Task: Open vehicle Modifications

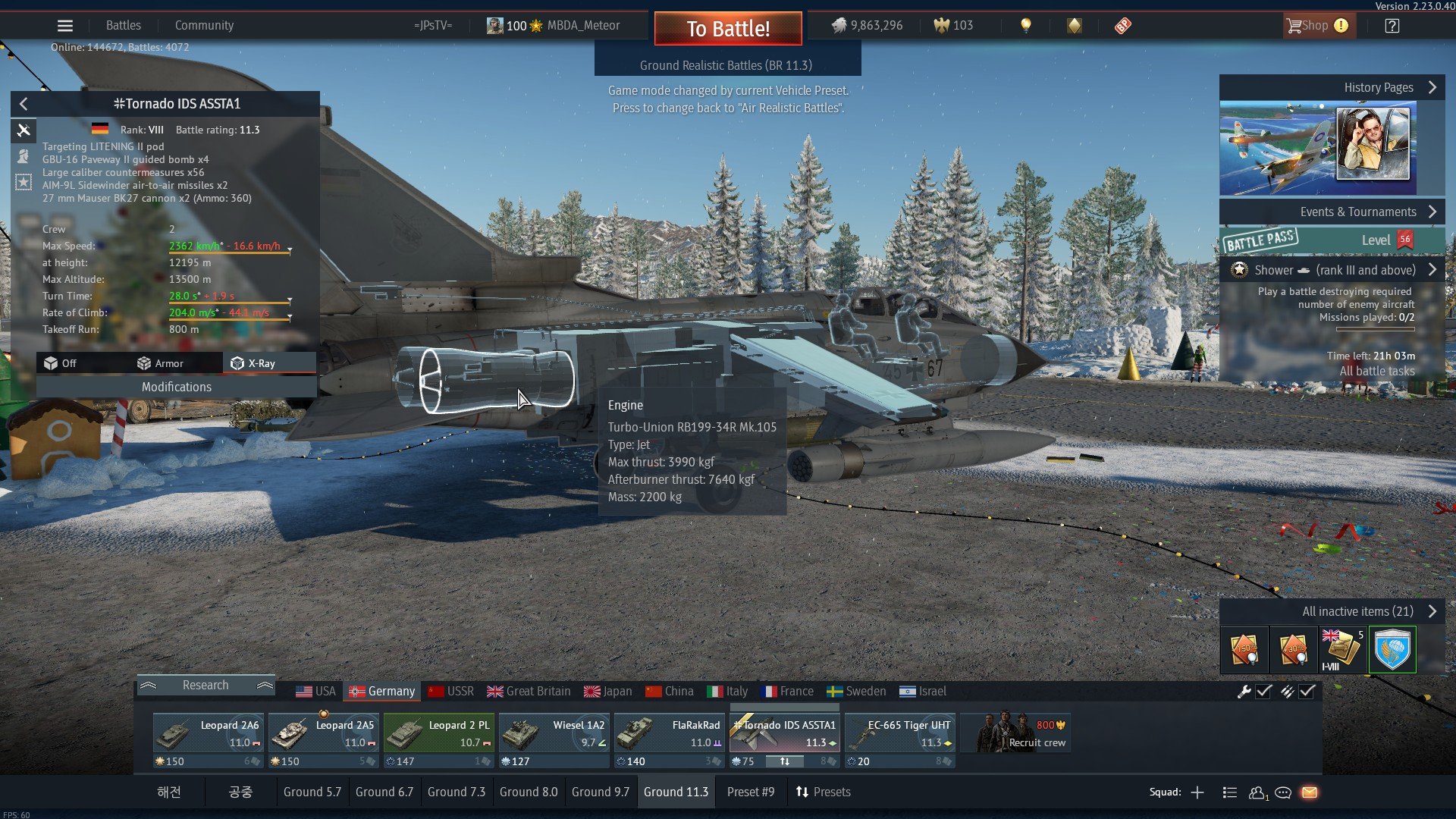Action: pyautogui.click(x=177, y=387)
